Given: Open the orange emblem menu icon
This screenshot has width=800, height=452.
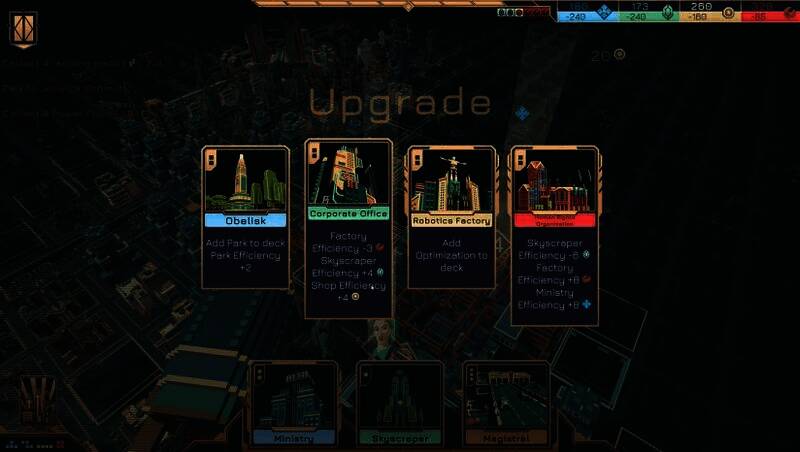Looking at the screenshot, I should 23,30.
